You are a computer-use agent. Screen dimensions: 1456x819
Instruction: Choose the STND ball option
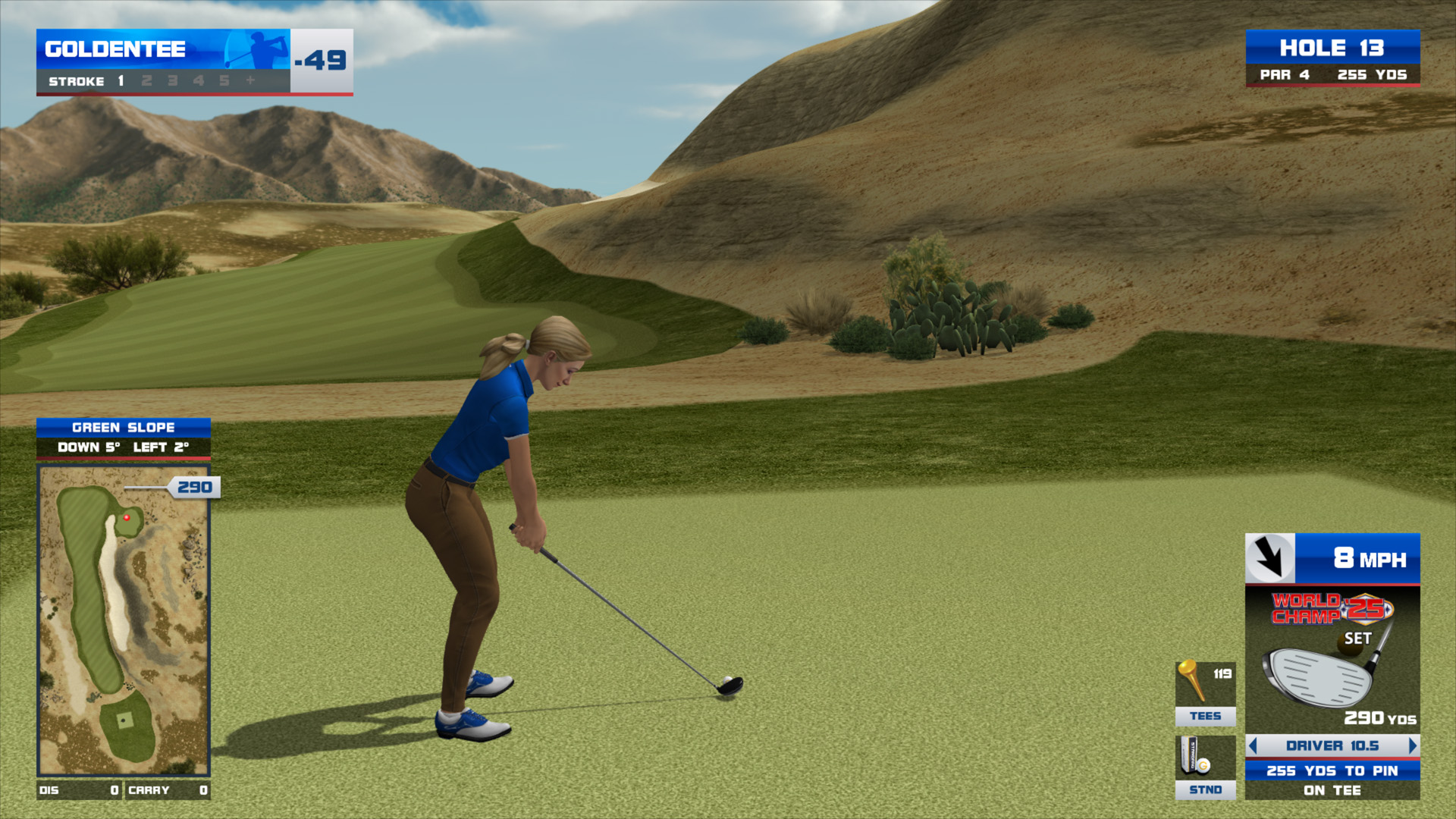[x=1205, y=767]
